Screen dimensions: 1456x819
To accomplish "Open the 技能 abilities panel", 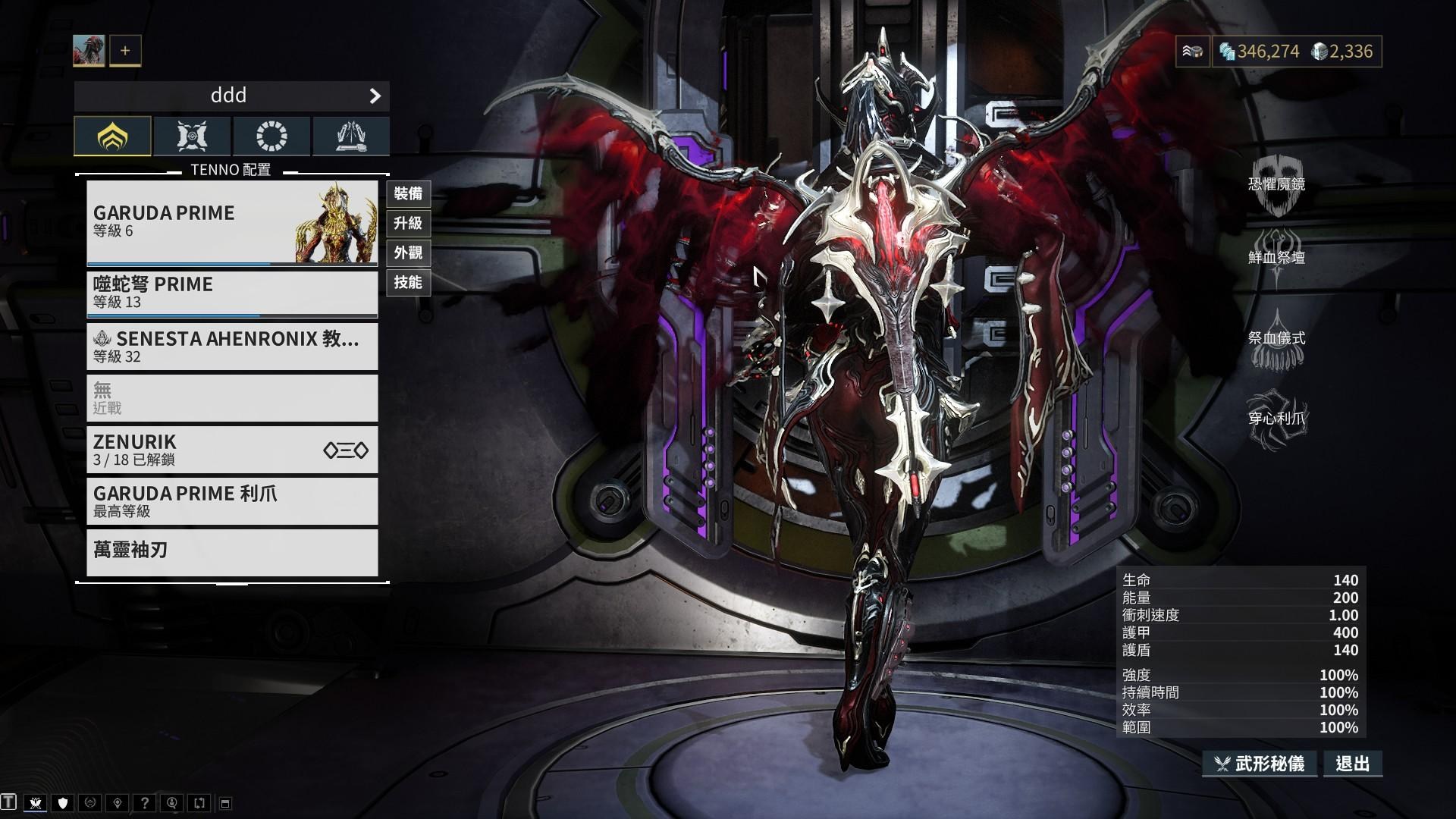I will point(408,282).
